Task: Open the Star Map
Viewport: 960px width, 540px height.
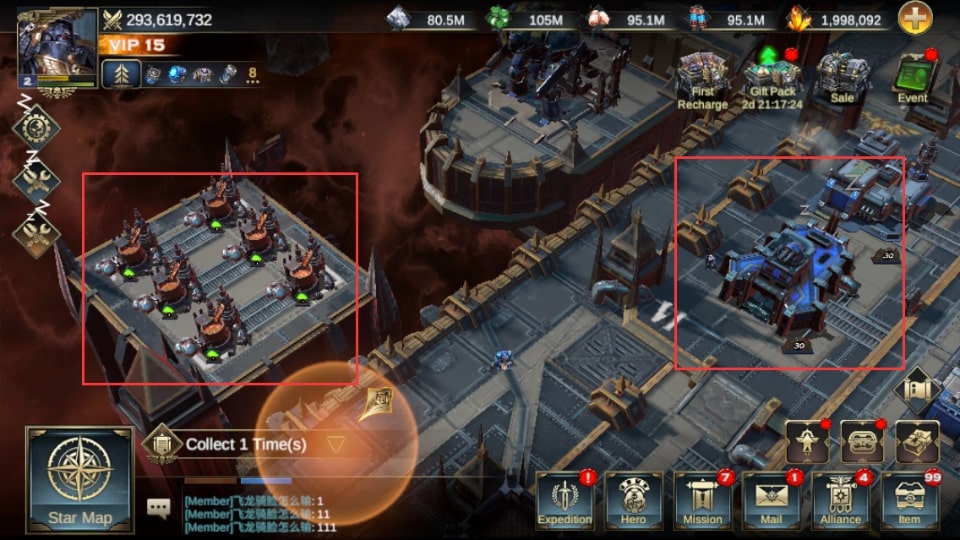Action: coord(79,480)
